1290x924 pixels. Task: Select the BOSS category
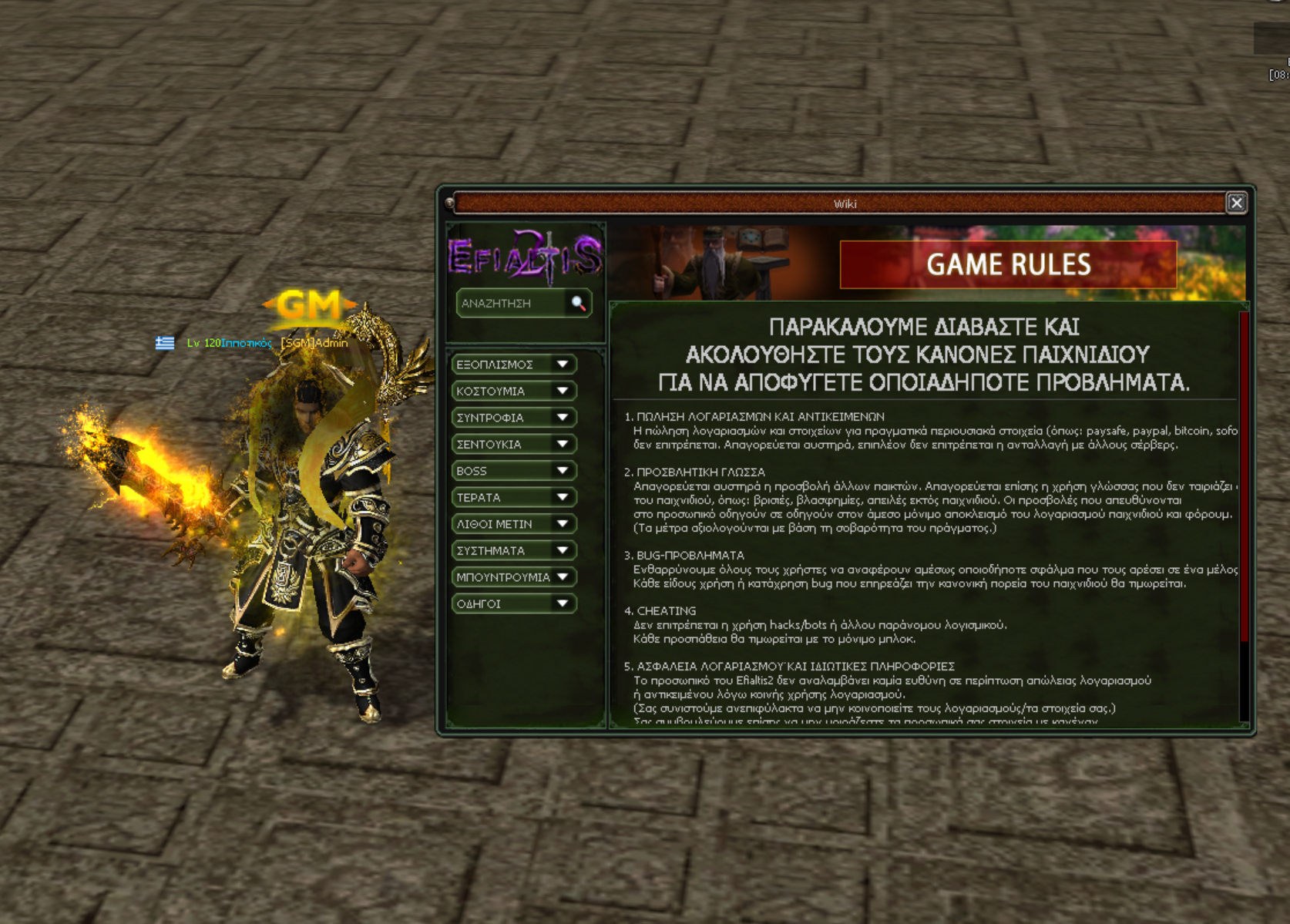point(513,471)
